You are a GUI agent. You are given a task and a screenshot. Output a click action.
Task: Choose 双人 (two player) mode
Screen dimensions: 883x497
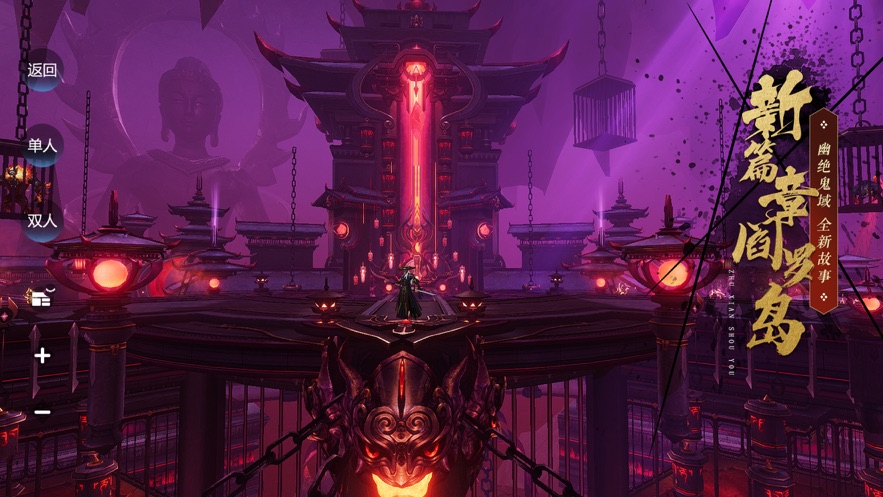coord(43,221)
